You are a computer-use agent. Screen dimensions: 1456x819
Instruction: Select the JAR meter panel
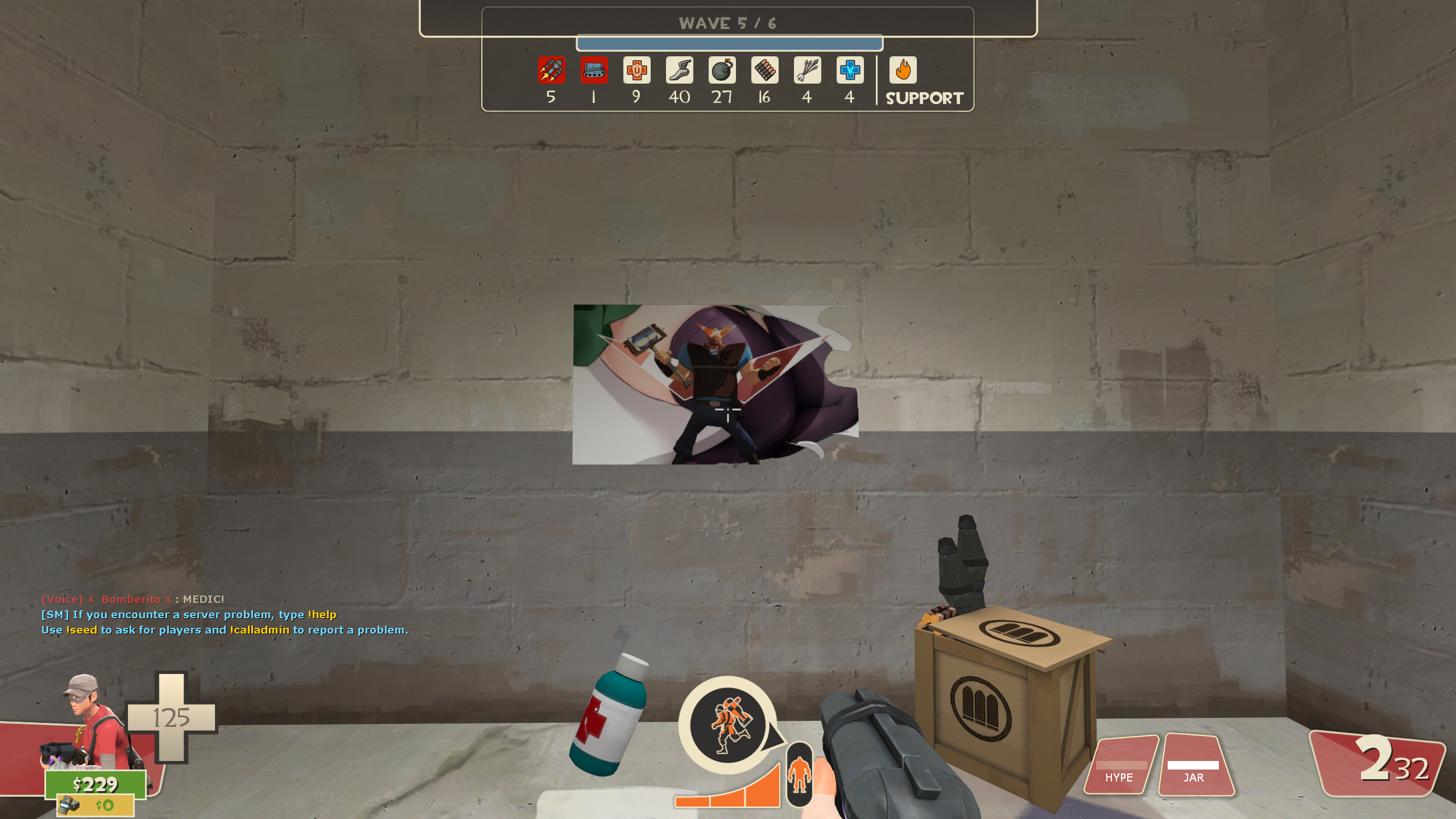(1194, 765)
